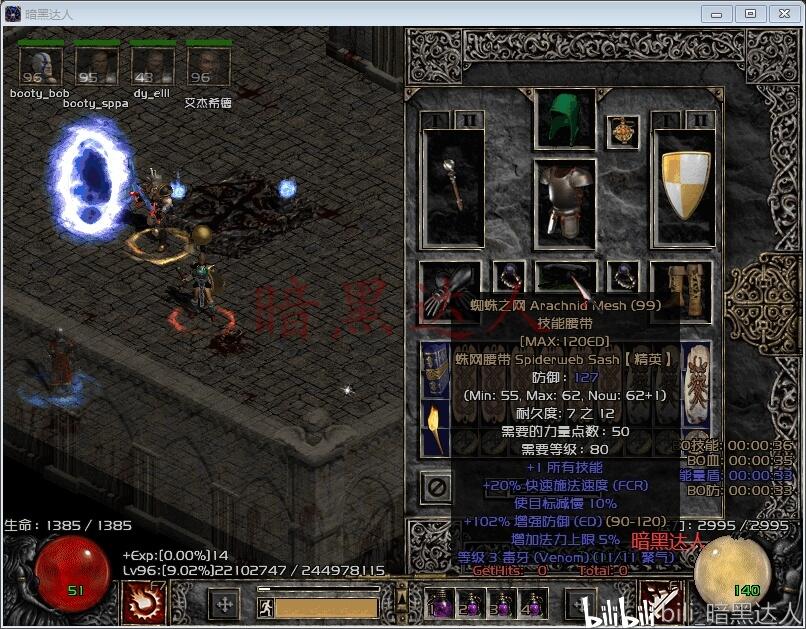Select booty_bob party portrait
Image resolution: width=806 pixels, height=629 pixels.
pyautogui.click(x=40, y=67)
